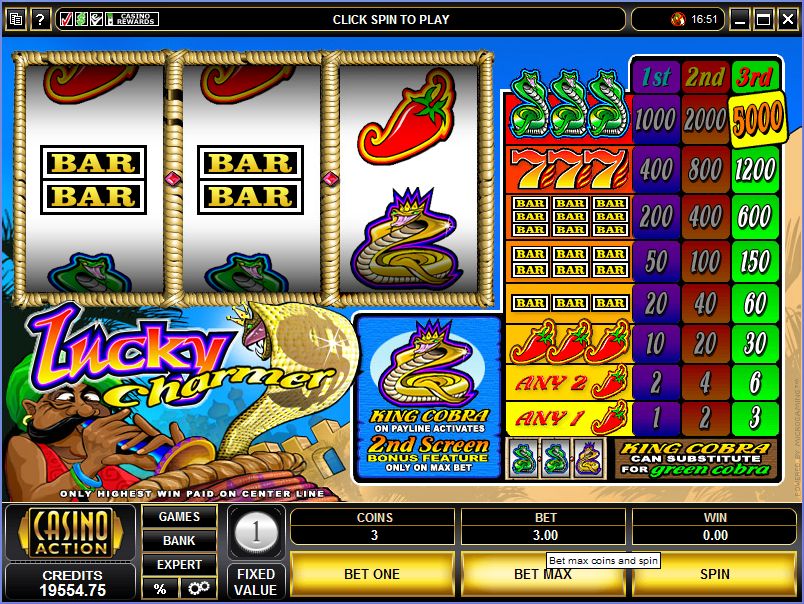Click BET MAX to wager maximum coins
Image resolution: width=804 pixels, height=604 pixels.
coord(542,574)
